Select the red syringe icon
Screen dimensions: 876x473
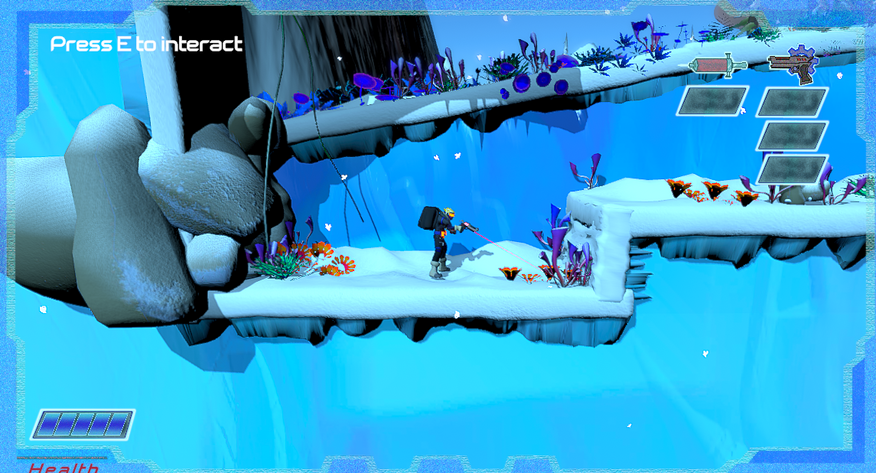click(717, 66)
